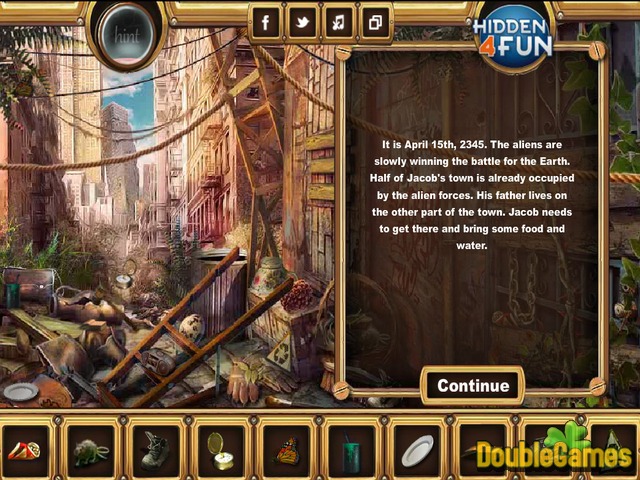Open the Facebook share button

[267, 23]
